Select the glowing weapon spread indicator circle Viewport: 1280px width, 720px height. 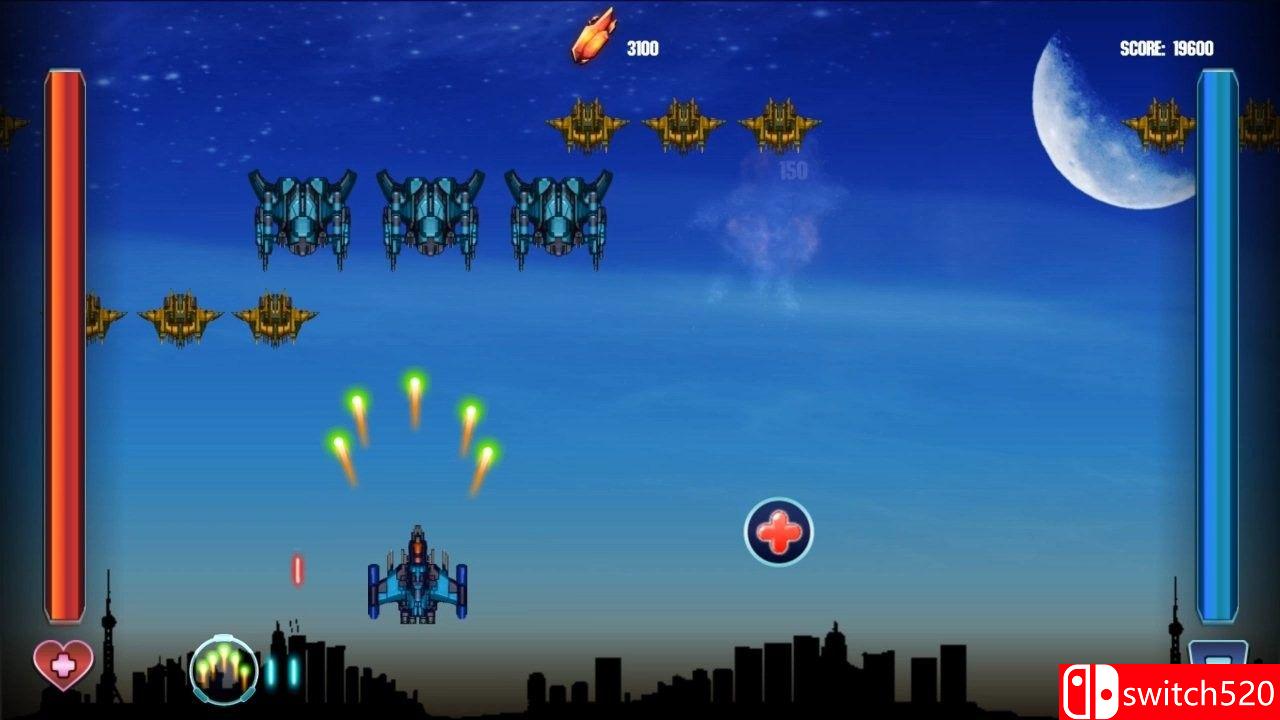pyautogui.click(x=222, y=668)
